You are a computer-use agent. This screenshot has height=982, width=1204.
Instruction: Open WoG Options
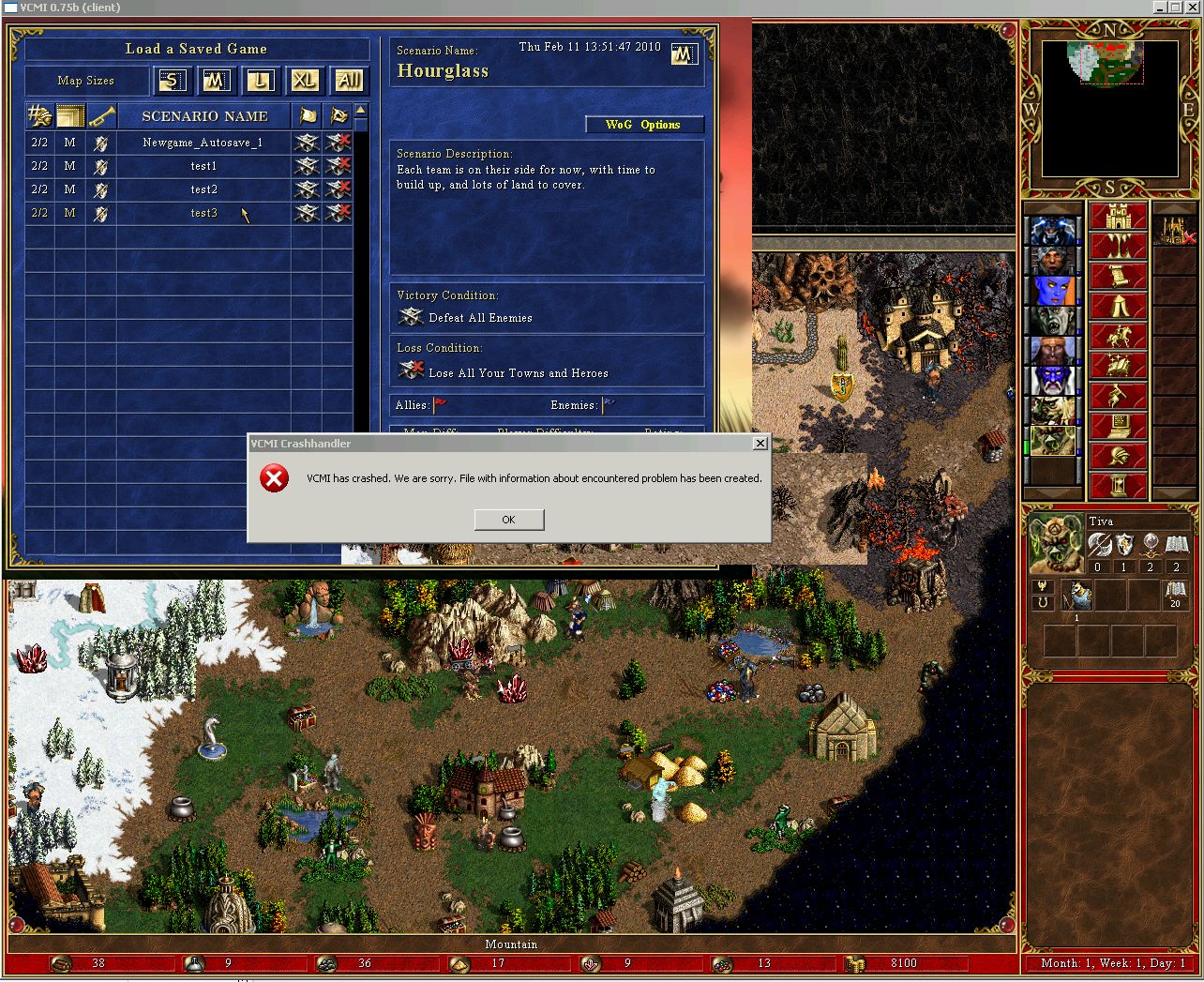tap(643, 125)
